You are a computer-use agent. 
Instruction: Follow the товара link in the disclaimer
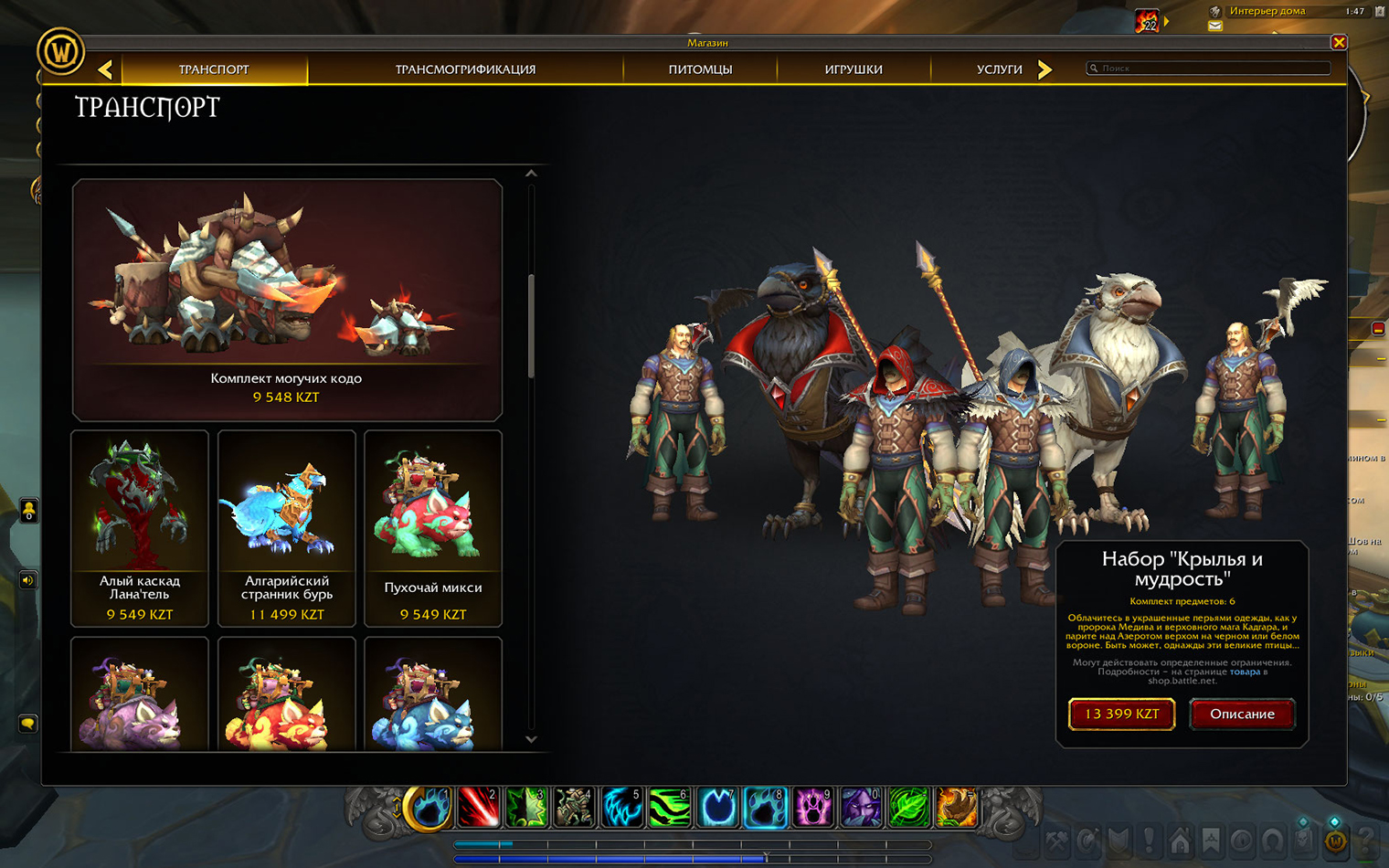click(x=1245, y=672)
